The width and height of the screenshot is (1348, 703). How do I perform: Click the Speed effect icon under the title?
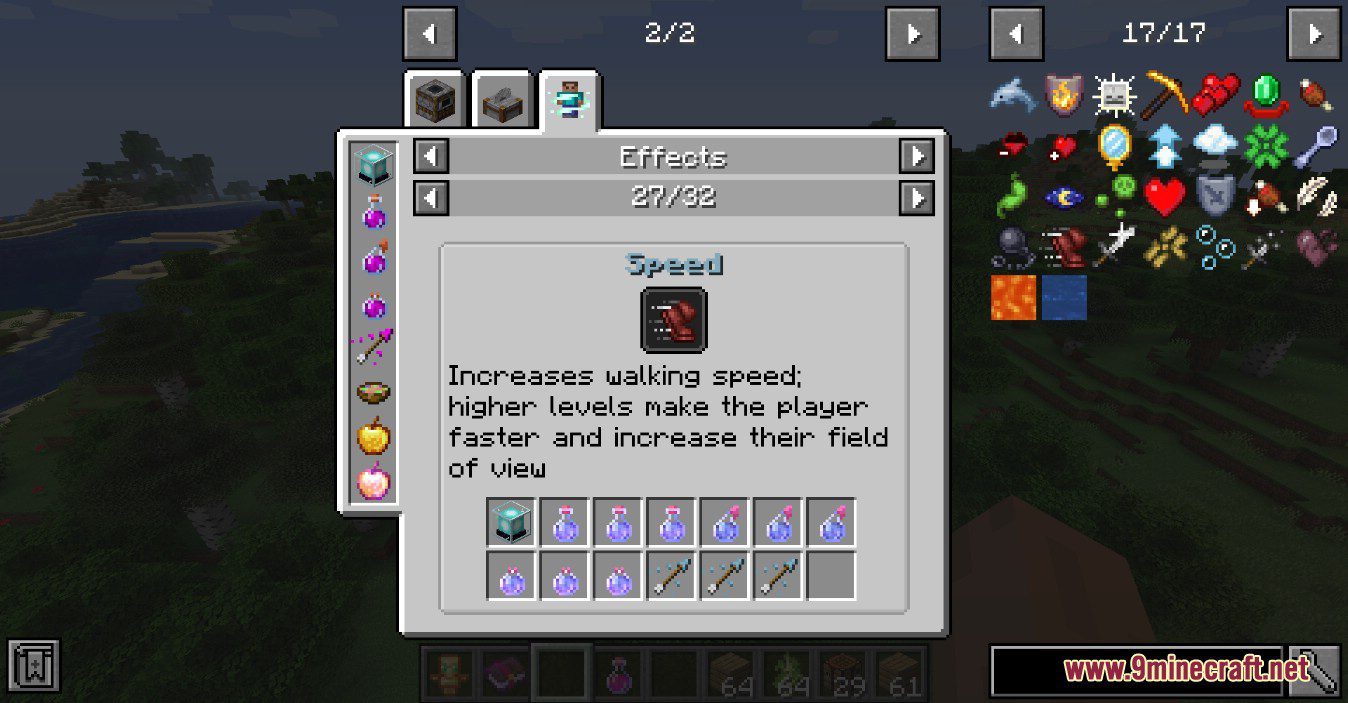pos(673,320)
